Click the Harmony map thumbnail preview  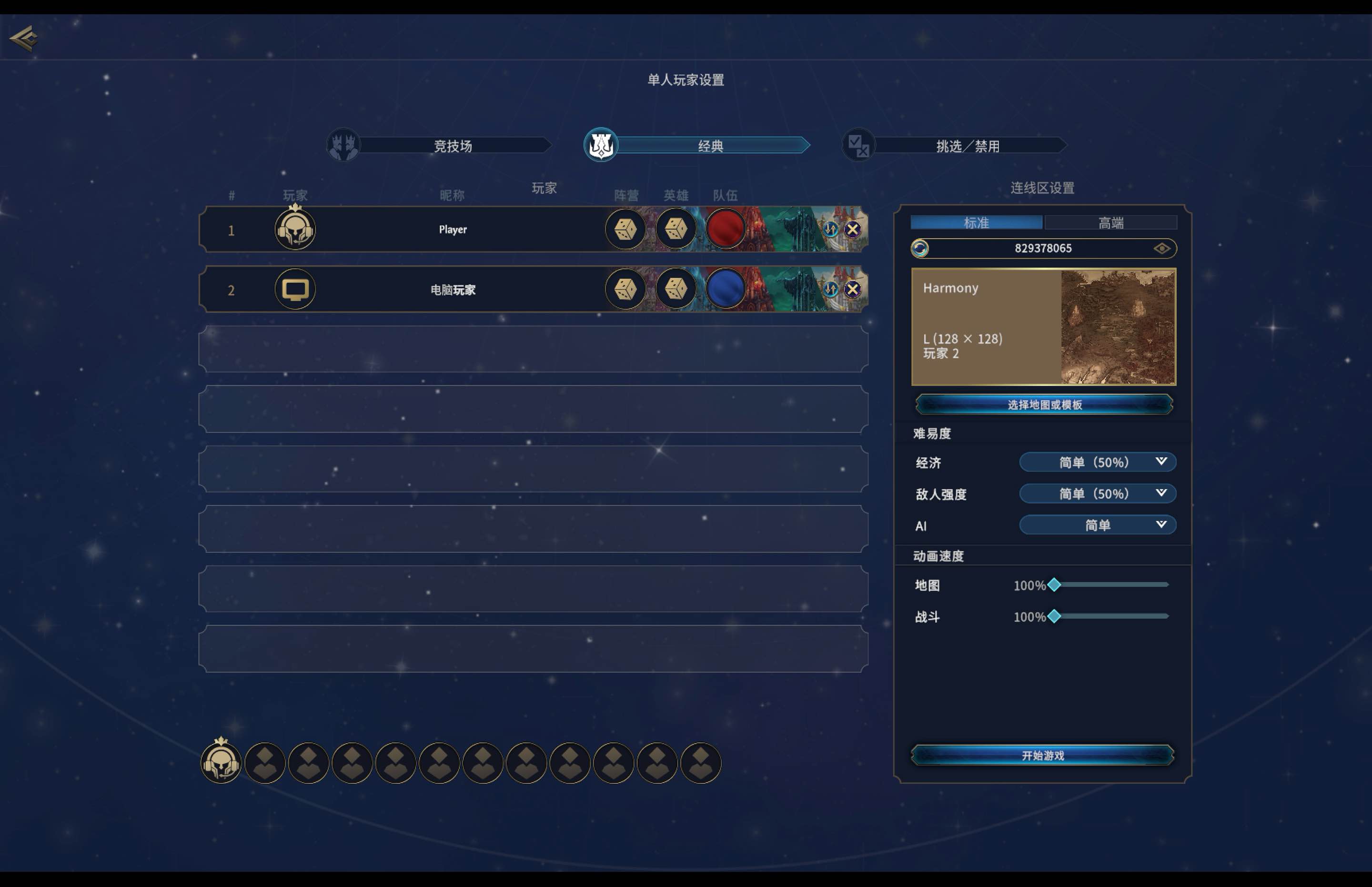[1118, 325]
